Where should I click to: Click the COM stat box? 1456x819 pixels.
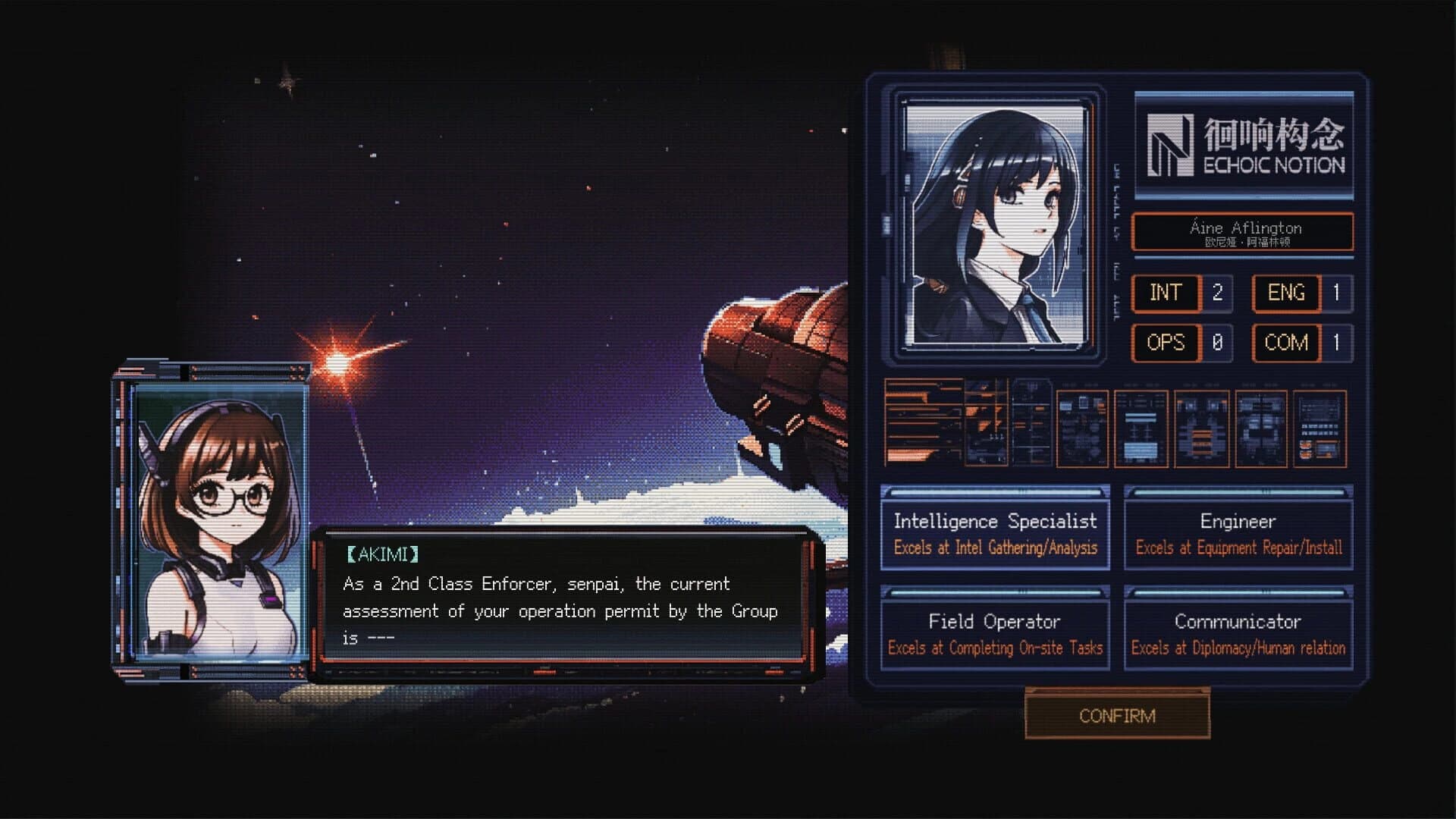pos(1285,343)
